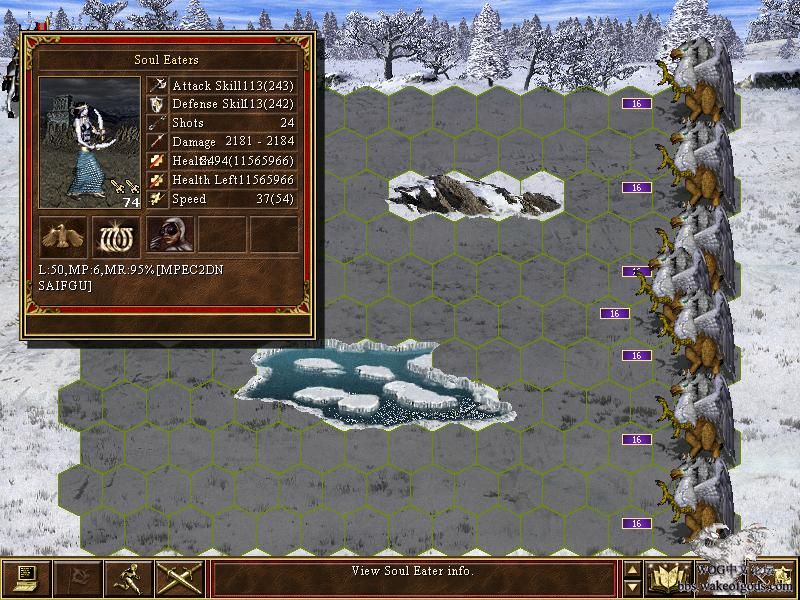Toggle auto-combat with the crossed swords button
This screenshot has height=600, width=800.
coord(180,577)
